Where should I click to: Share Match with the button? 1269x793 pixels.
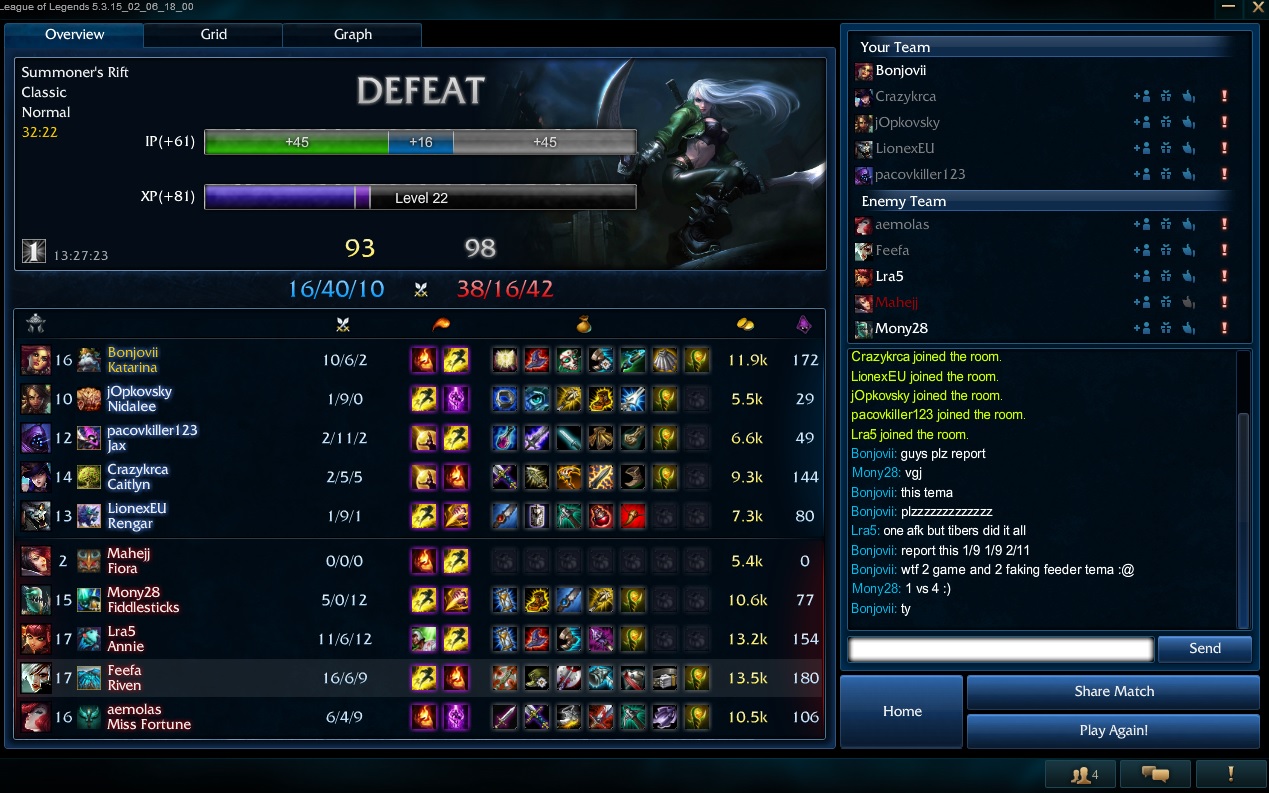(x=1113, y=692)
